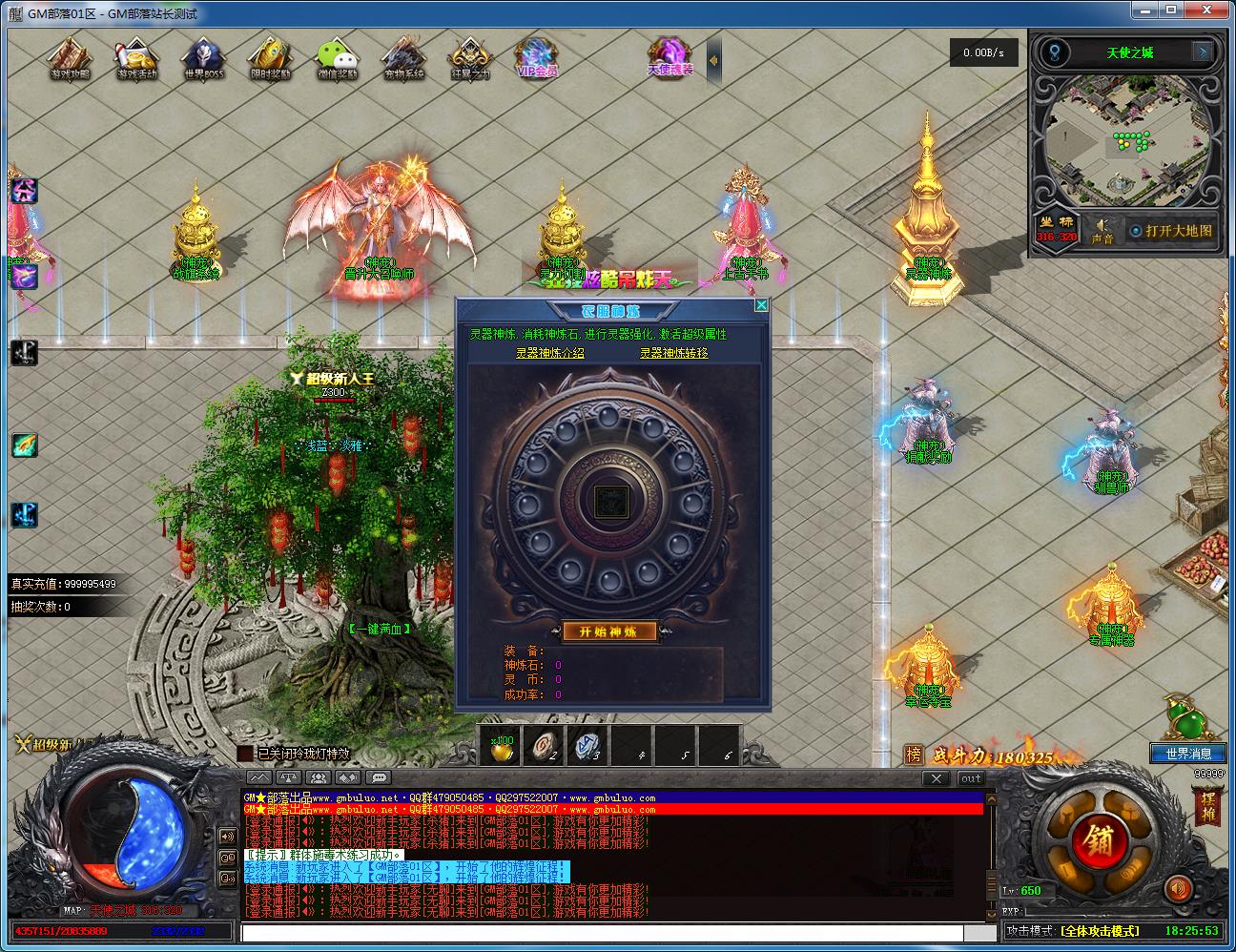Screen dimensions: 1236x952
Task: Open the 灵器神炼转移 link
Action: [x=673, y=353]
